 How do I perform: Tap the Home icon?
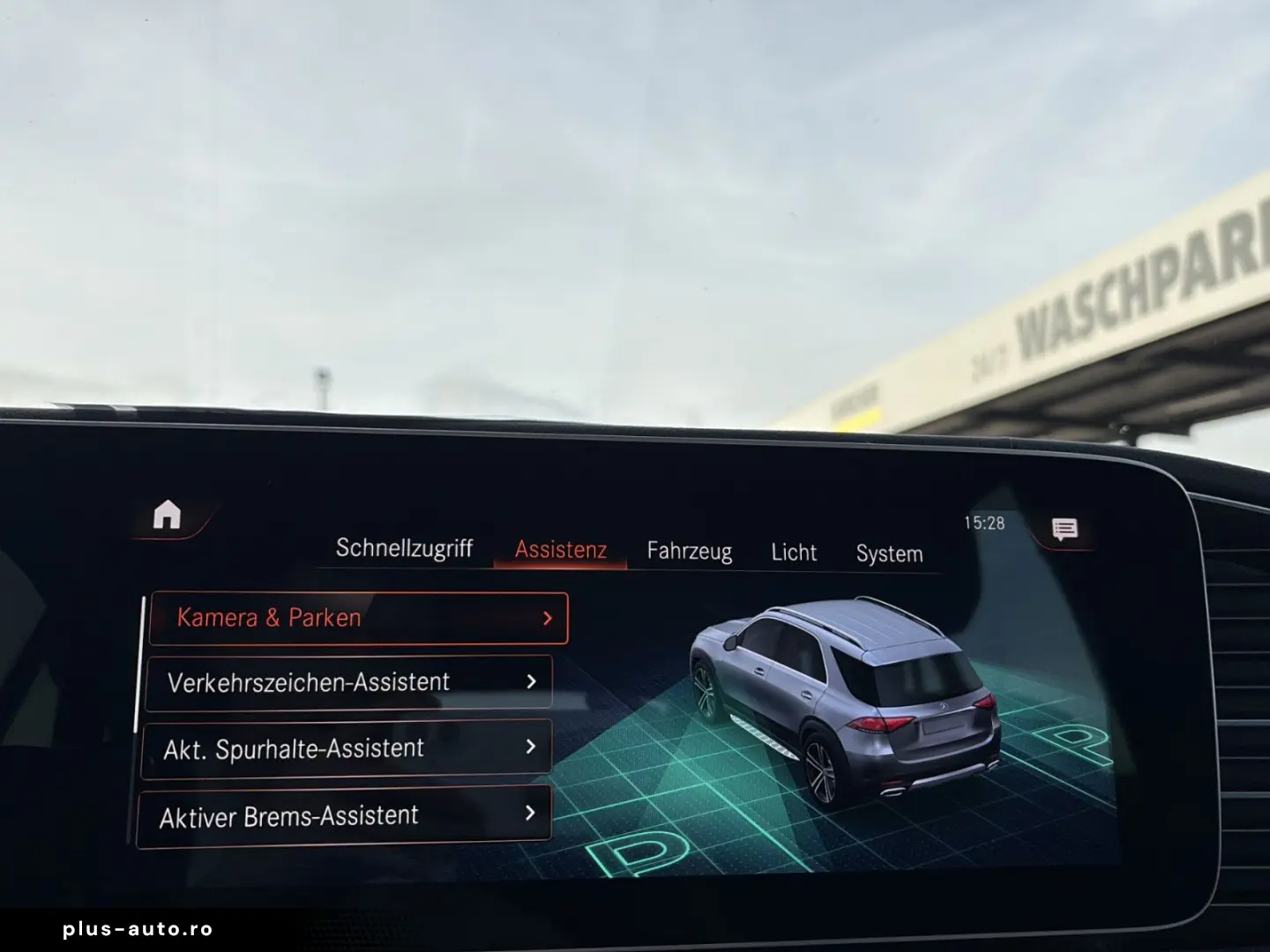tap(168, 515)
